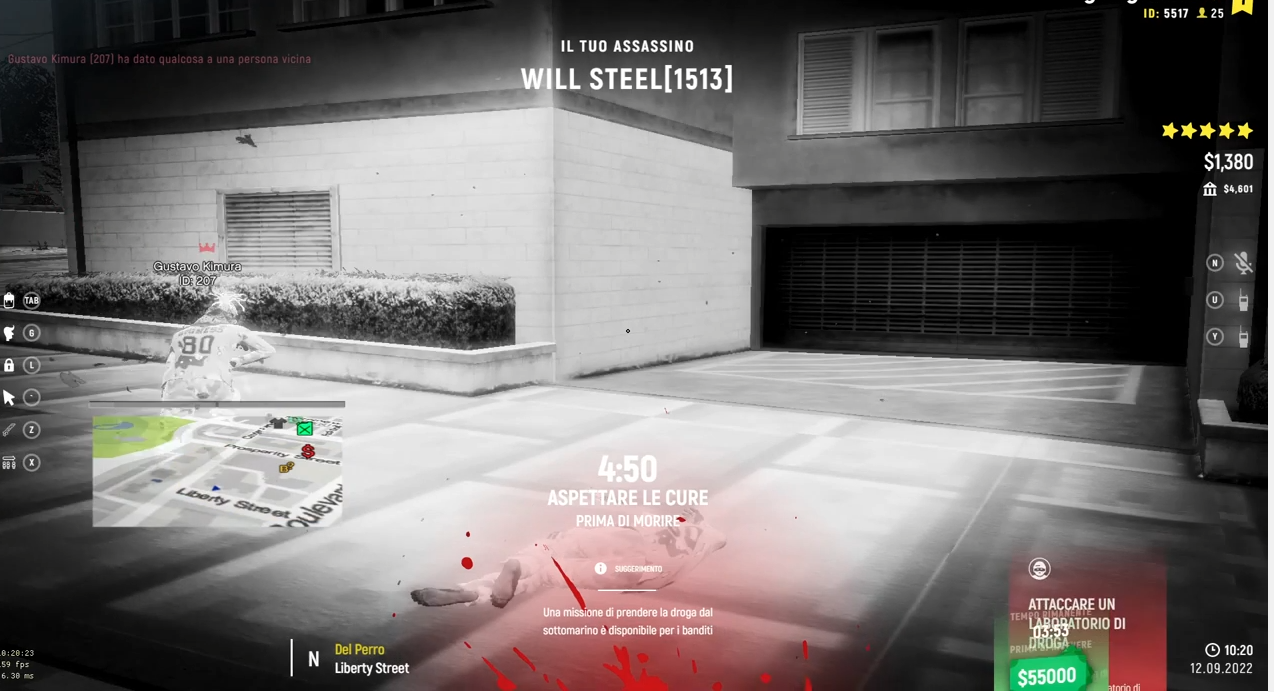Click the green crate marker on minimap
Screen dimensions: 1274x692
coord(304,429)
